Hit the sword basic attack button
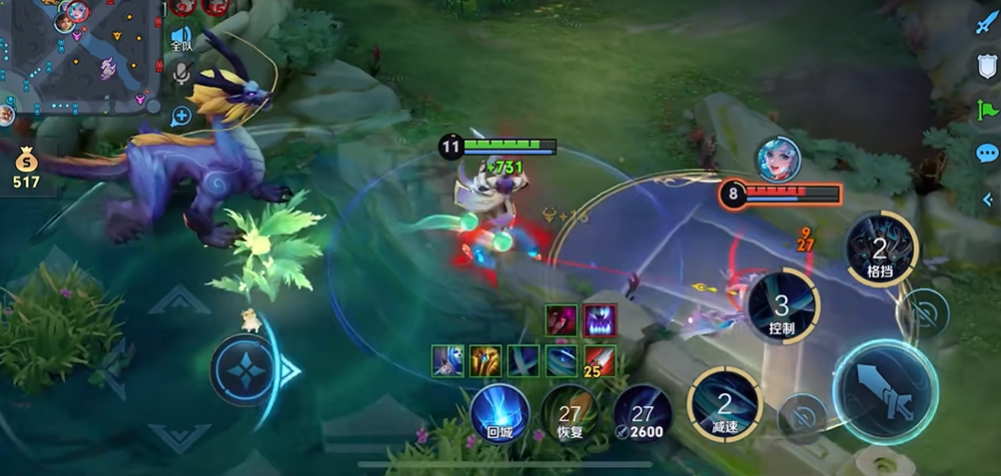This screenshot has width=1001, height=476. [x=884, y=391]
